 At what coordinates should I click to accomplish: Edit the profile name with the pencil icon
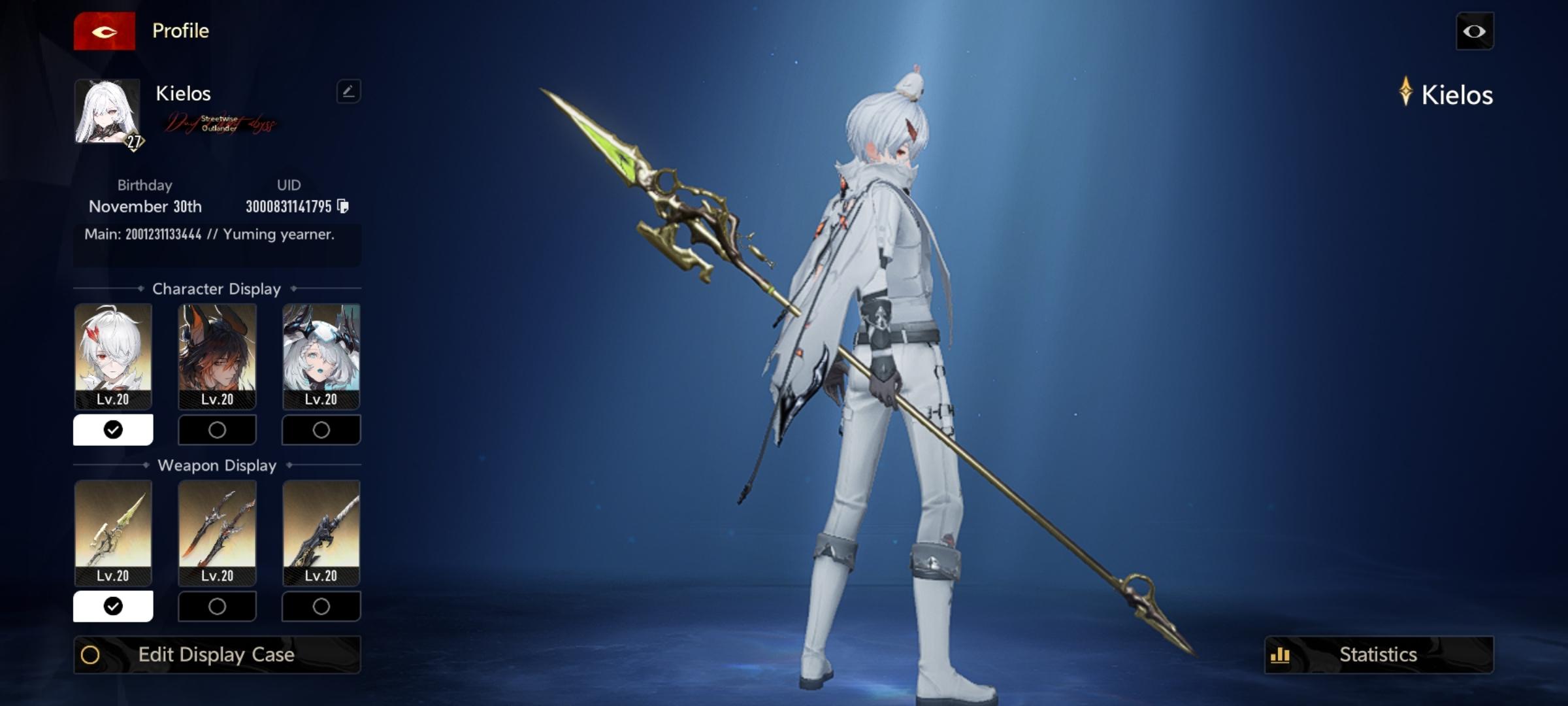coord(348,92)
